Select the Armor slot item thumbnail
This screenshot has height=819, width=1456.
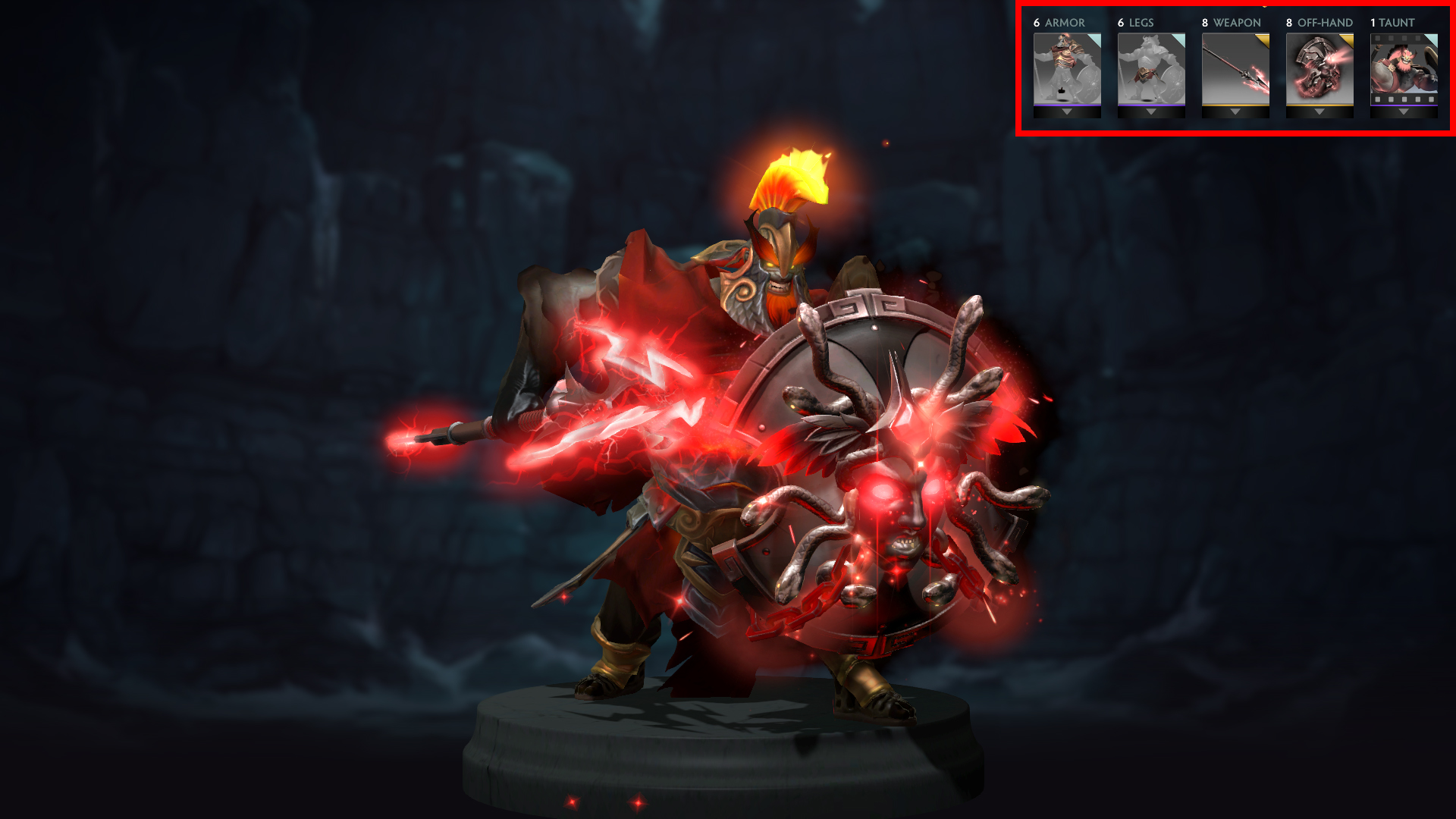(1067, 68)
